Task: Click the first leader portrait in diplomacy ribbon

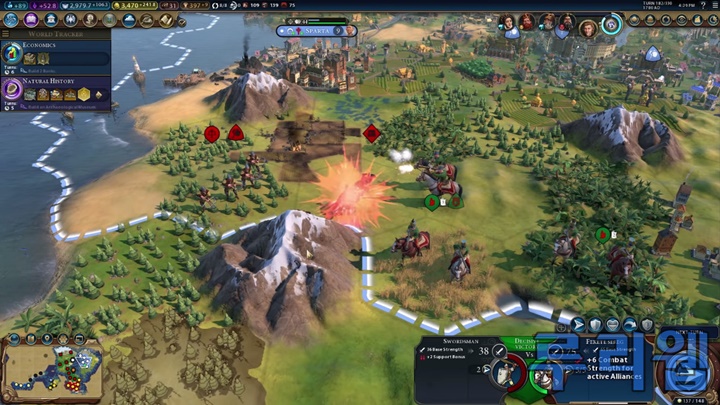Action: point(508,22)
